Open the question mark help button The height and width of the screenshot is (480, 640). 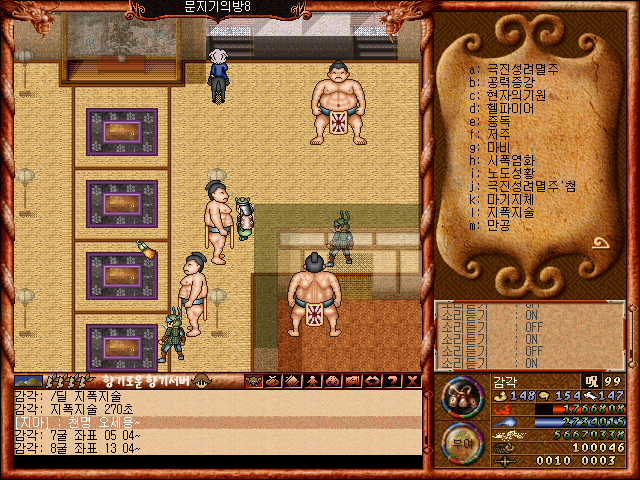pos(391,380)
